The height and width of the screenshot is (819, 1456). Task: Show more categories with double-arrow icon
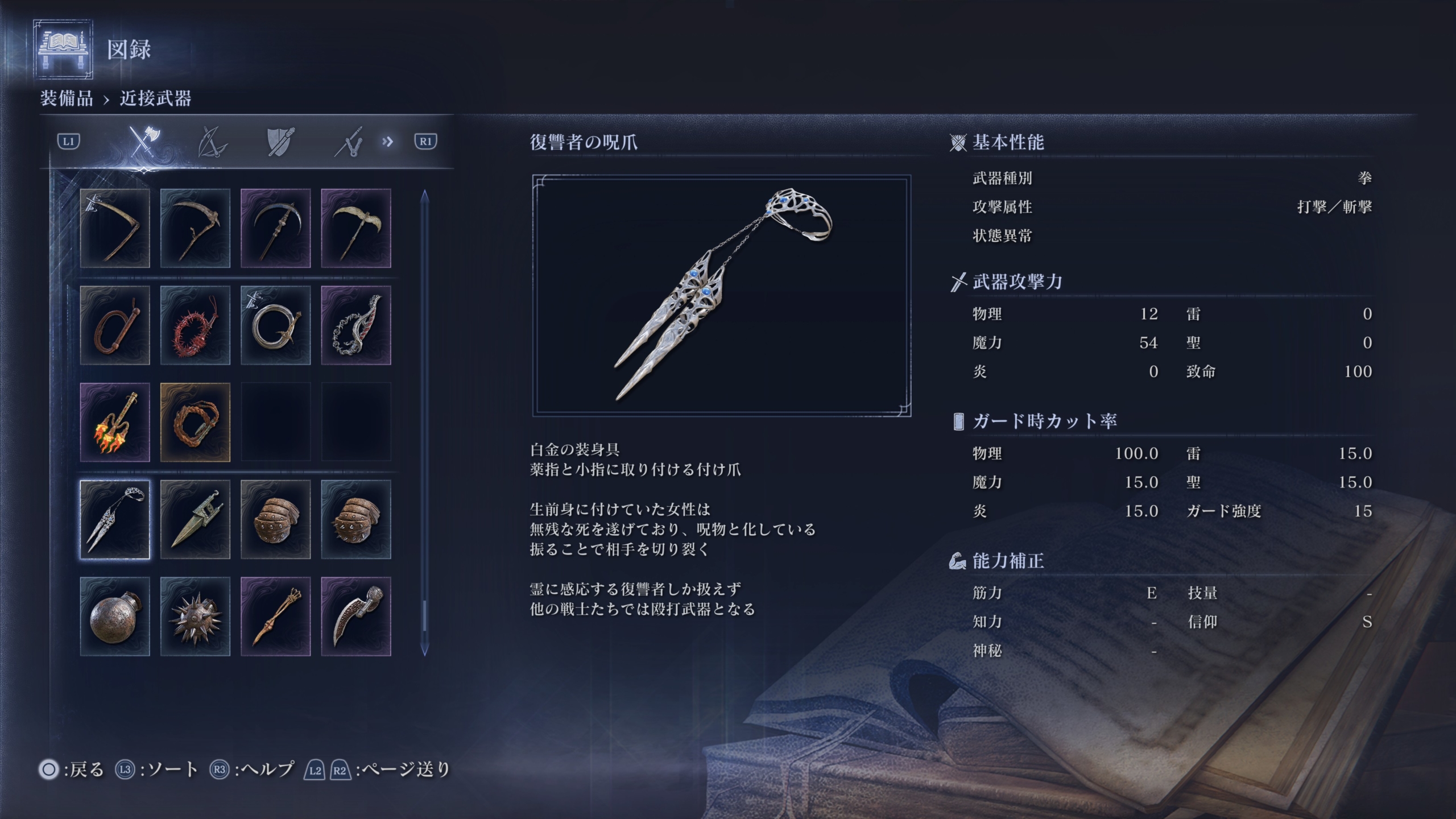click(x=388, y=142)
